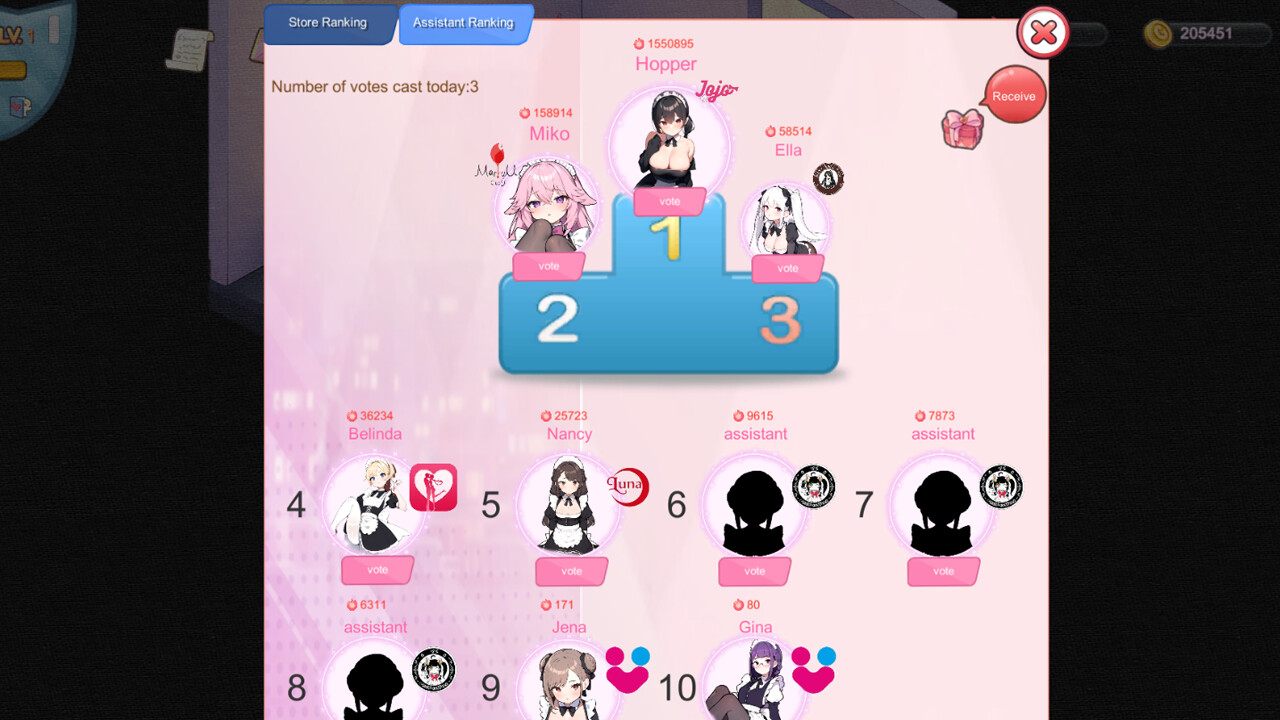
Task: Click the Jojo signature on Hopper's portrait
Action: pyautogui.click(x=716, y=88)
